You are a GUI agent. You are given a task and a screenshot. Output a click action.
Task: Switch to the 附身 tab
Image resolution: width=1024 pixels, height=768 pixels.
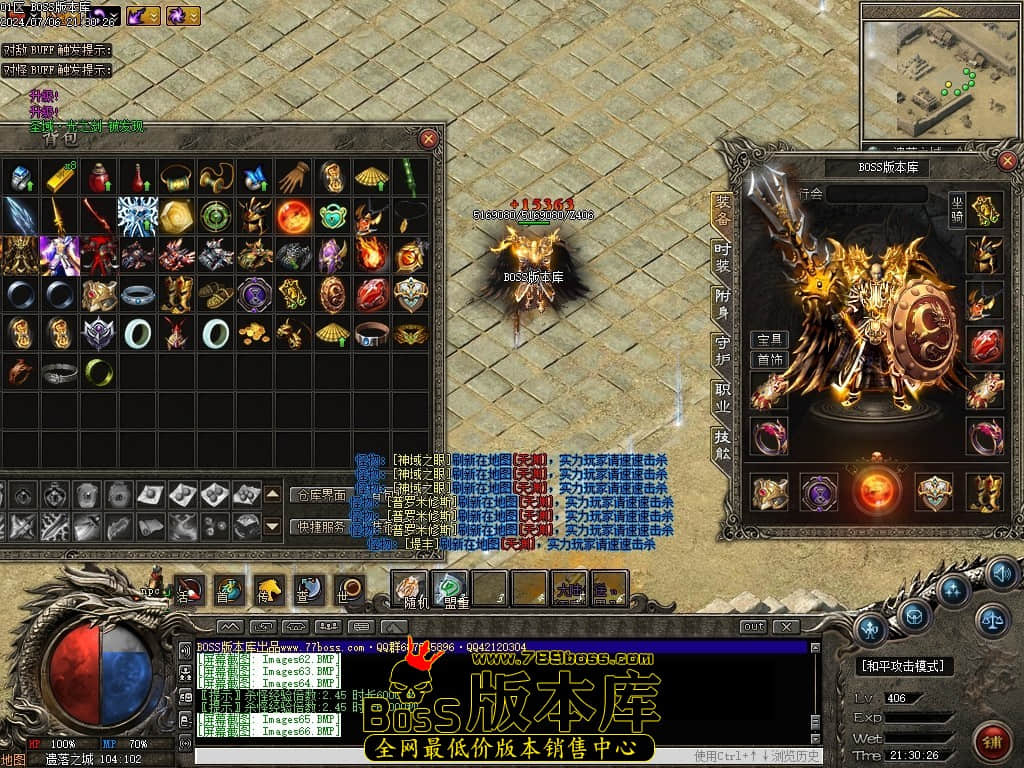[722, 303]
